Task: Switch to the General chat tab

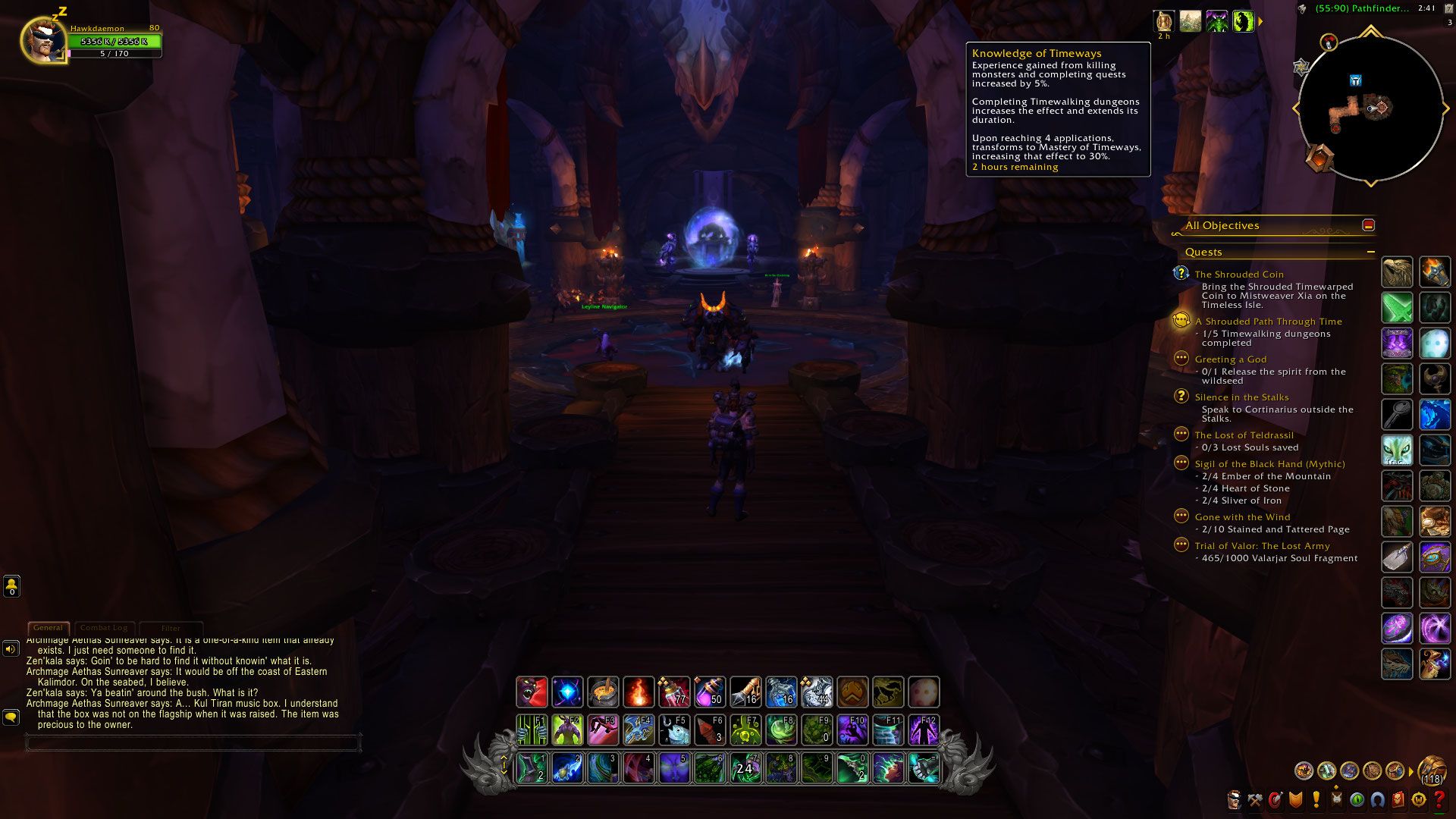Action: (x=48, y=628)
